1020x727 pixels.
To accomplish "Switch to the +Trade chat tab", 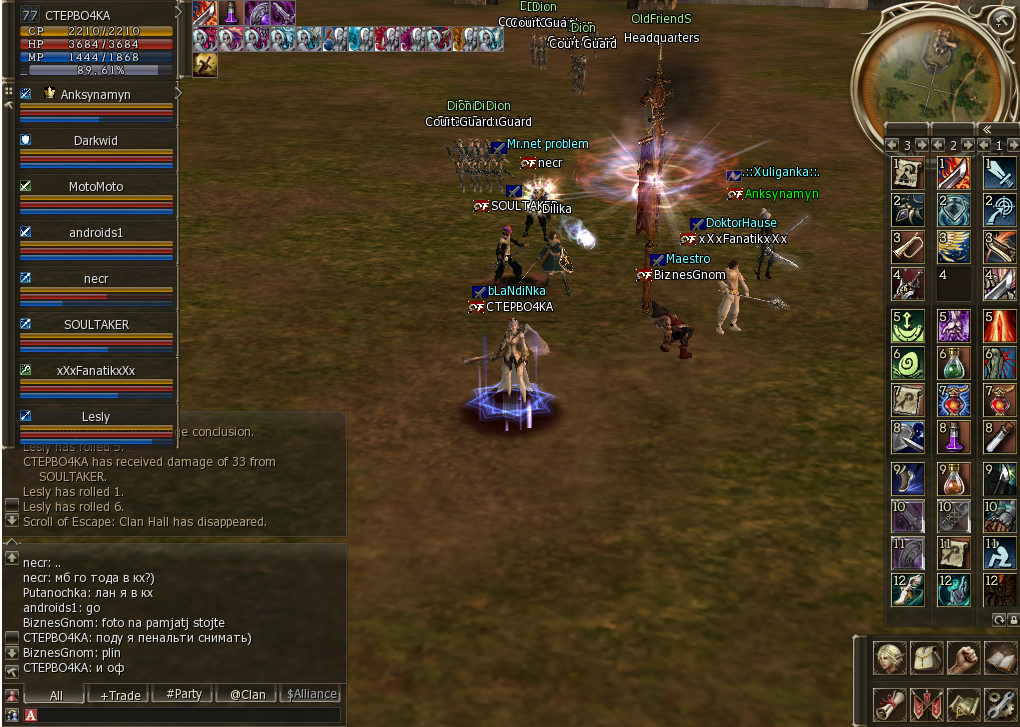I will 120,694.
